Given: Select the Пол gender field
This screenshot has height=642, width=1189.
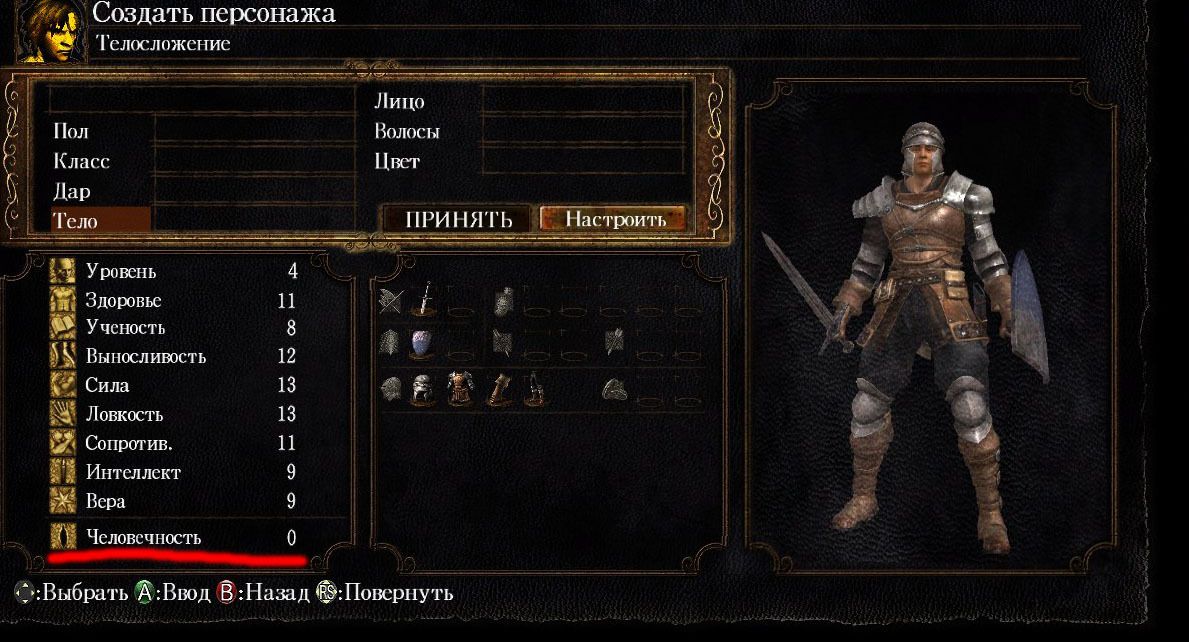Looking at the screenshot, I should [x=70, y=131].
